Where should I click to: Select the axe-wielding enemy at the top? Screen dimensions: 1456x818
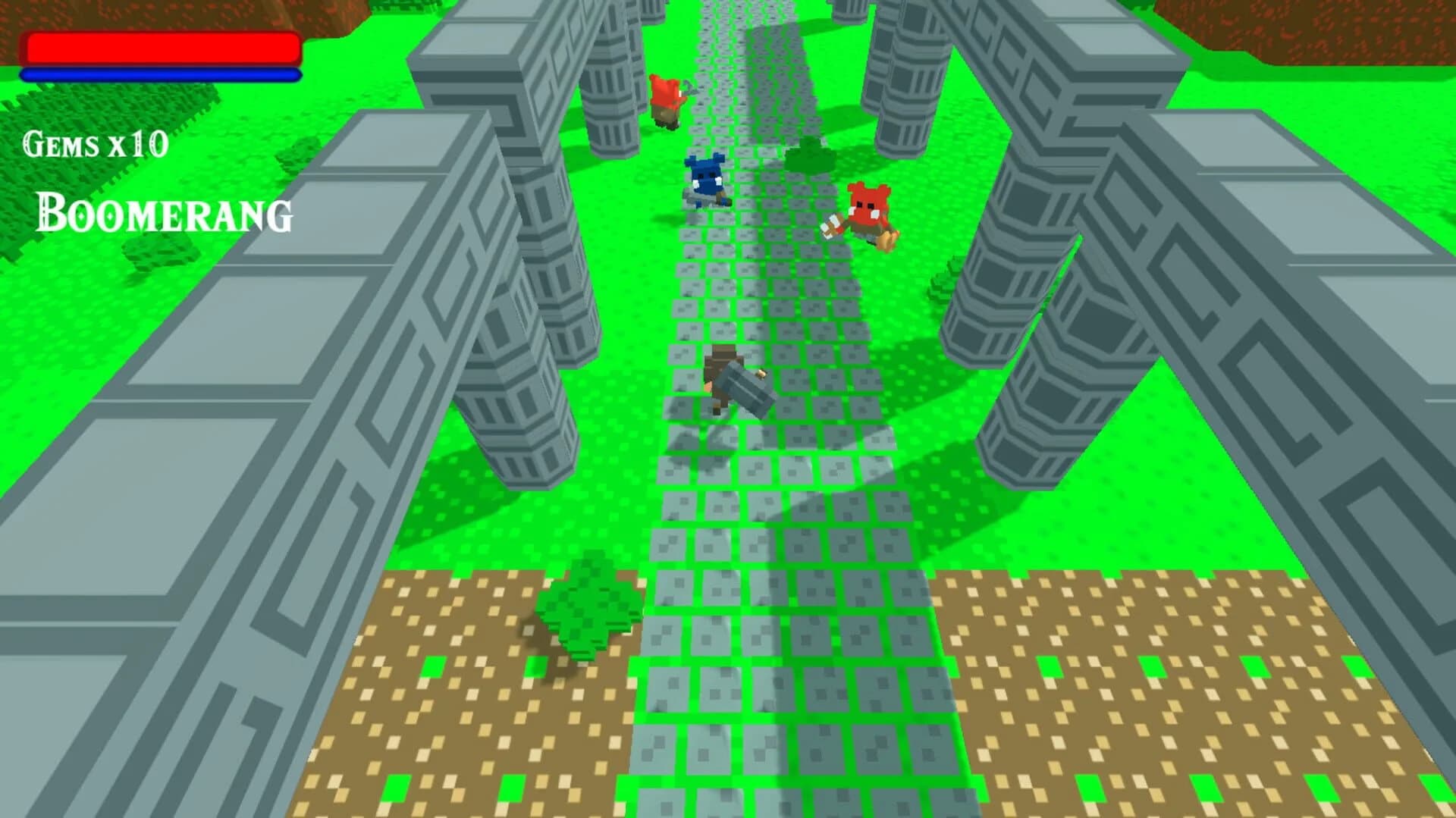pos(666,99)
